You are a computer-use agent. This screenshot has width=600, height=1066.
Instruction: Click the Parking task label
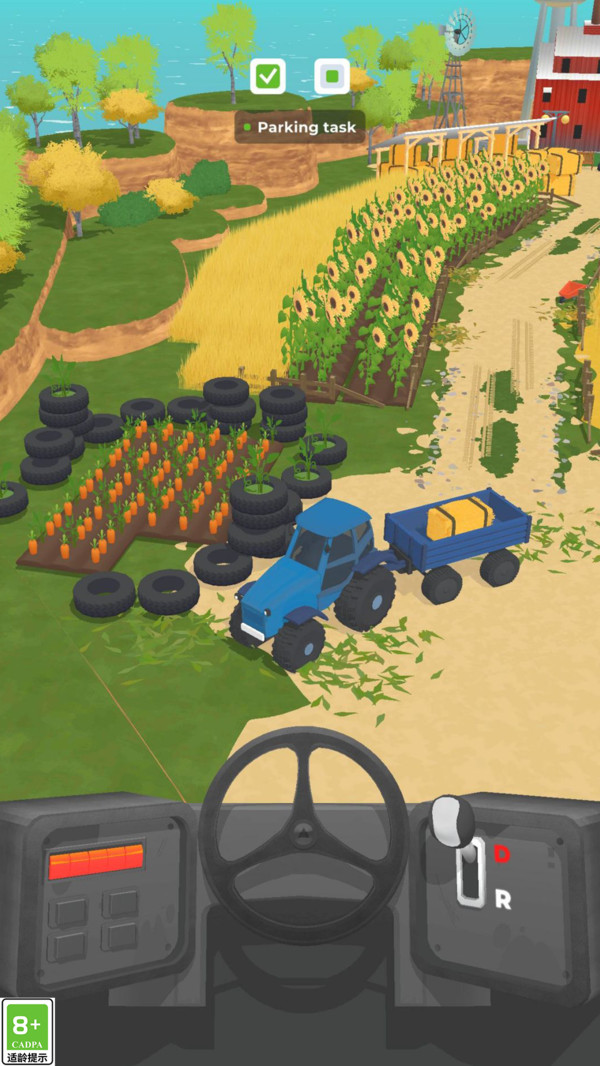pos(300,127)
